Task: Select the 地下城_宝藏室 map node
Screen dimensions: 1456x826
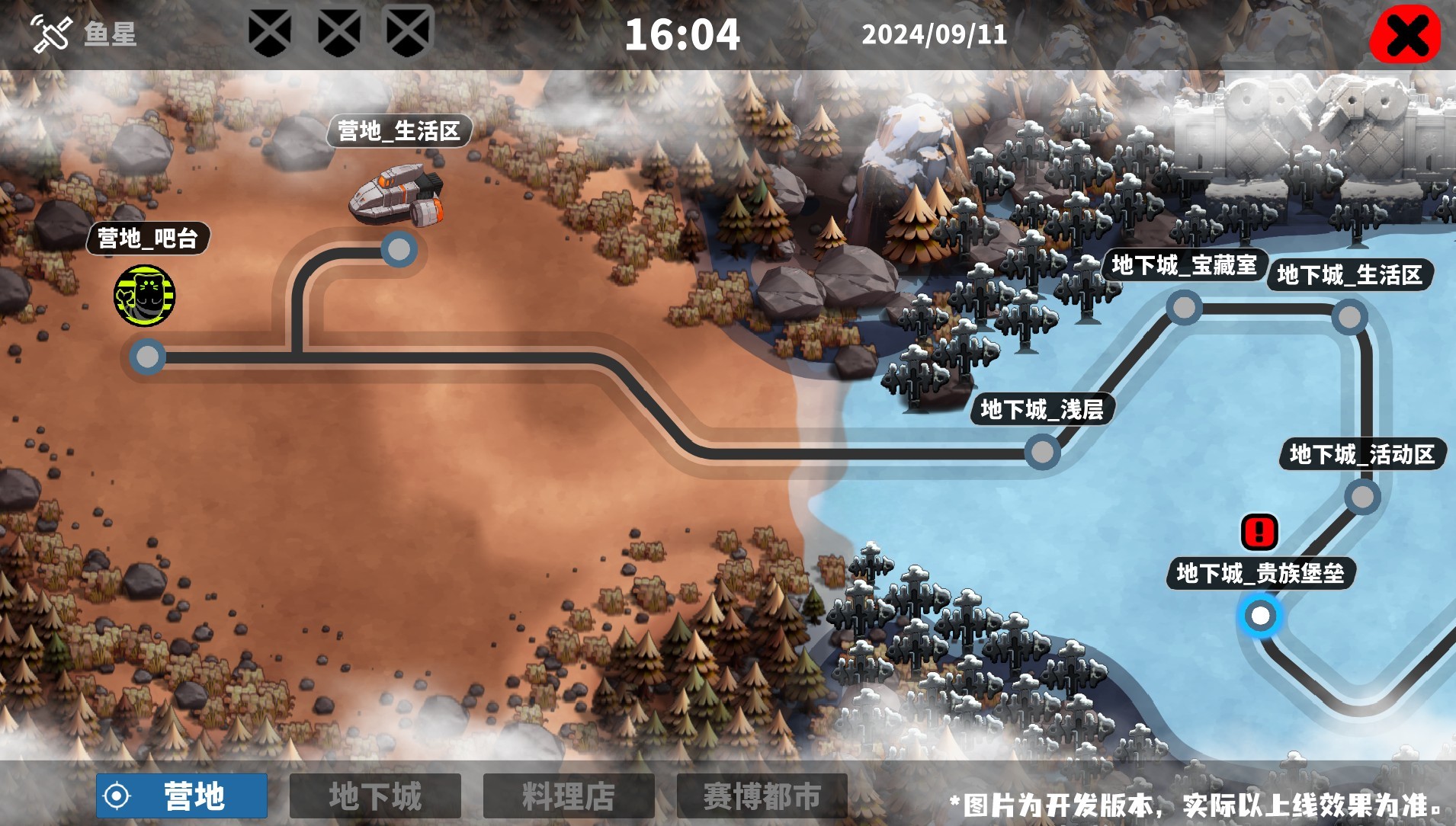Action: 1183,308
